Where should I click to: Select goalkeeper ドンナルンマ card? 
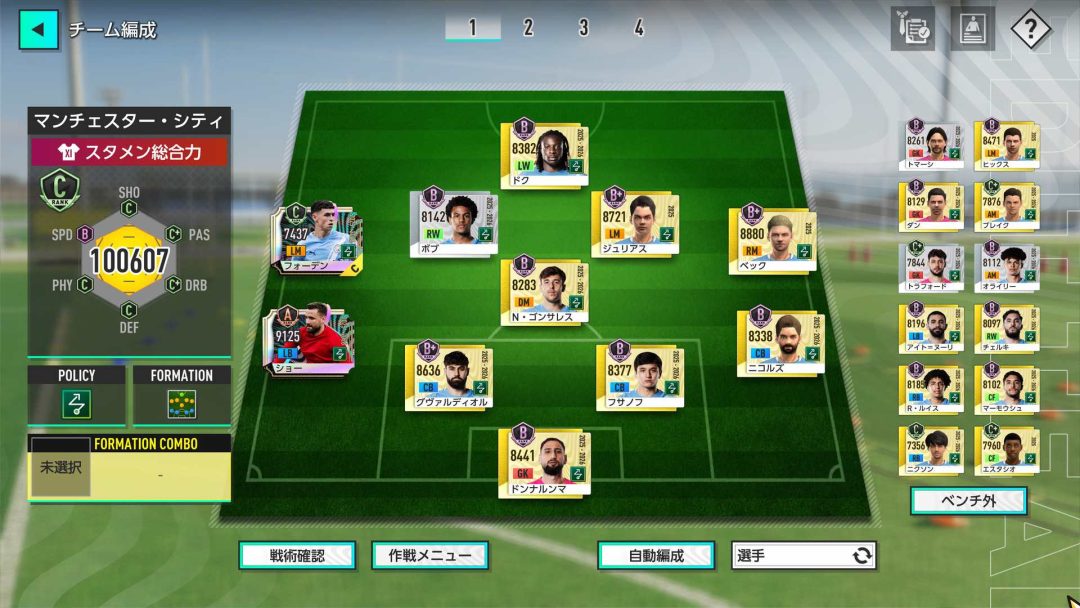coord(544,460)
